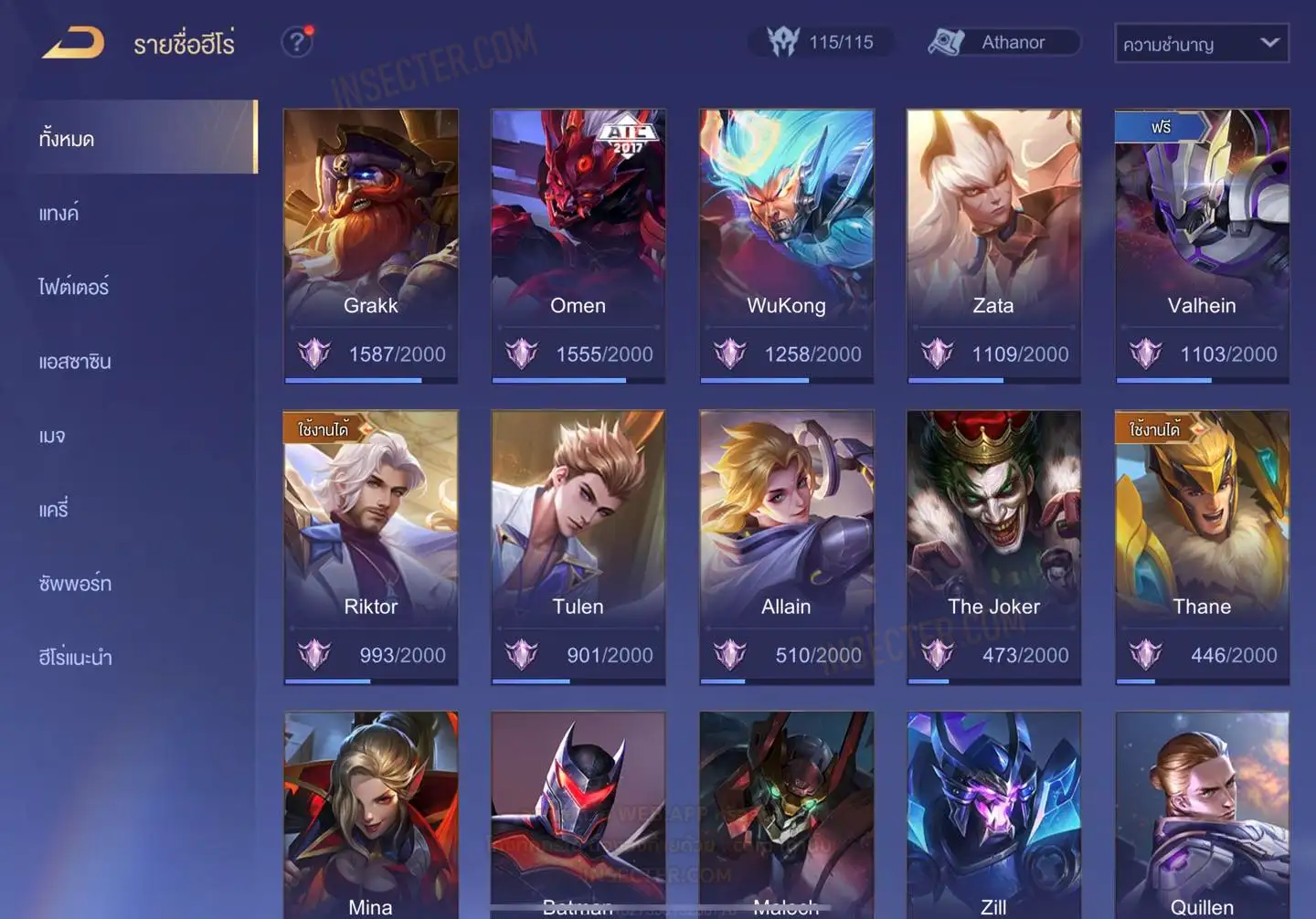
Task: Open the Riktor hero card
Action: 370,546
